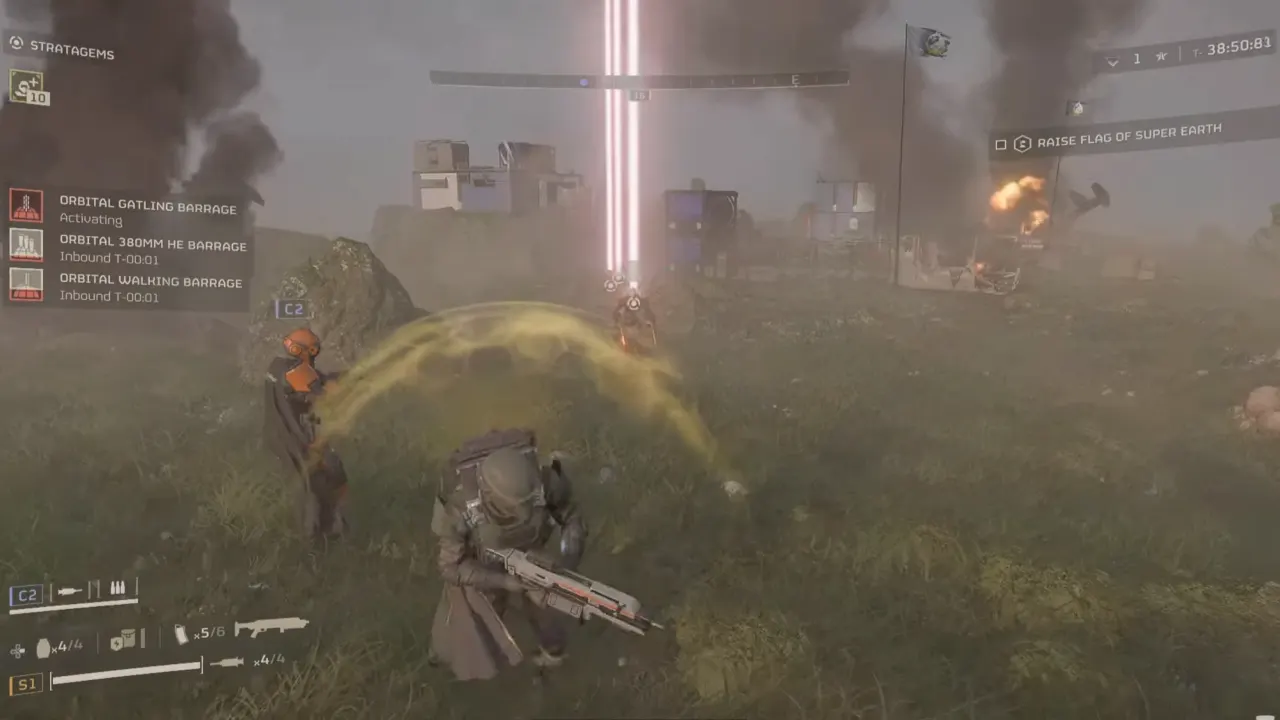This screenshot has height=720, width=1280.
Task: Select the S1 player badge near the health bar
Action: 24,684
